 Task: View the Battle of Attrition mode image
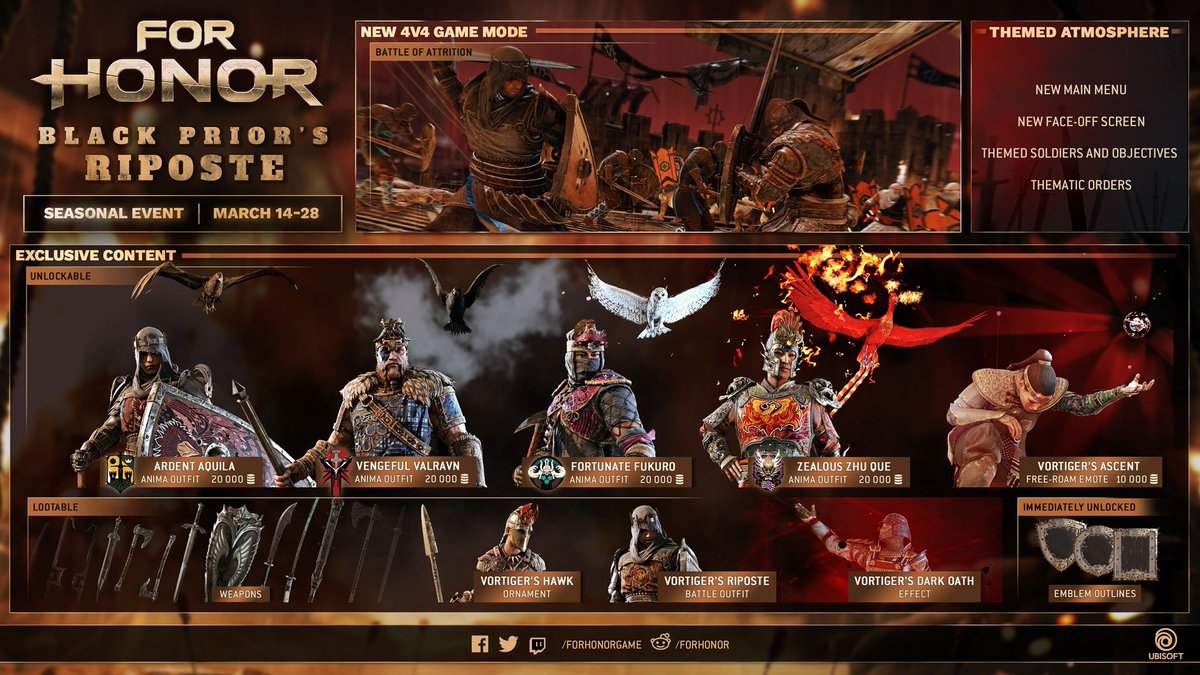point(658,135)
